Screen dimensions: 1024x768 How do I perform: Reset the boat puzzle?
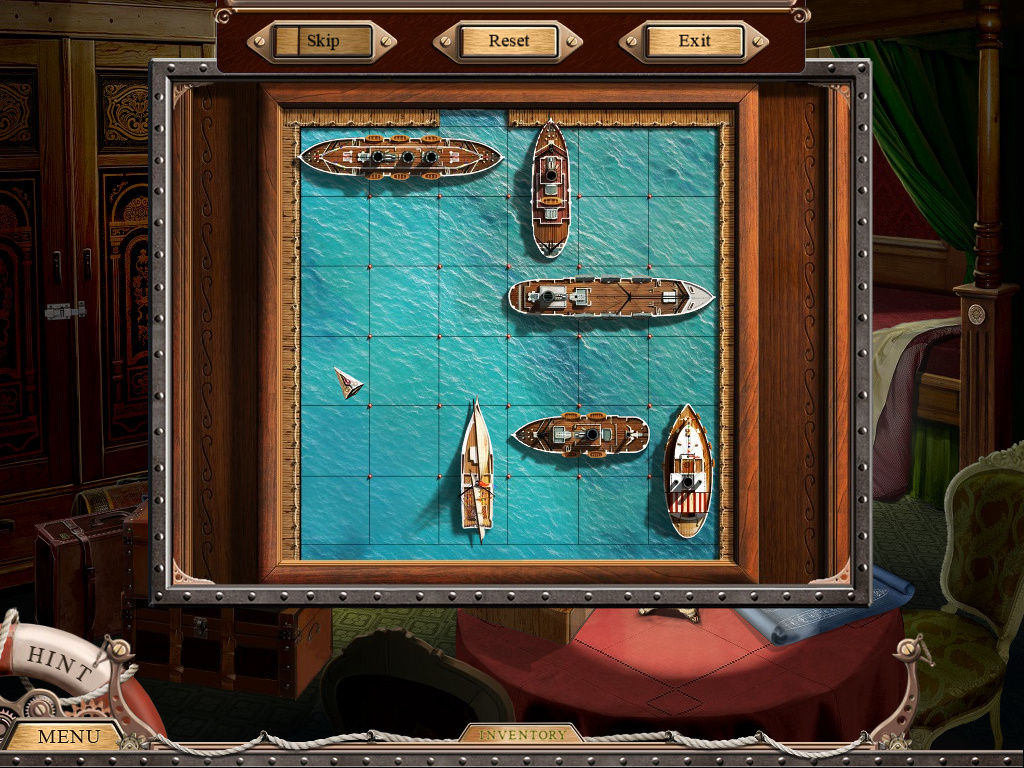pos(508,42)
